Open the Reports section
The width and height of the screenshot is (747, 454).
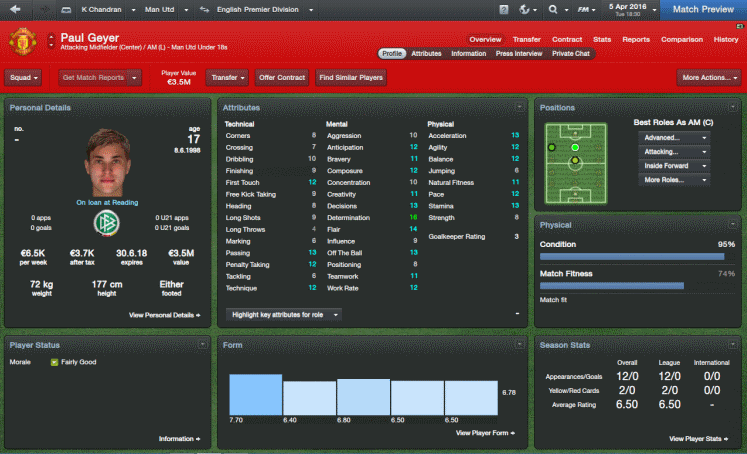635,39
